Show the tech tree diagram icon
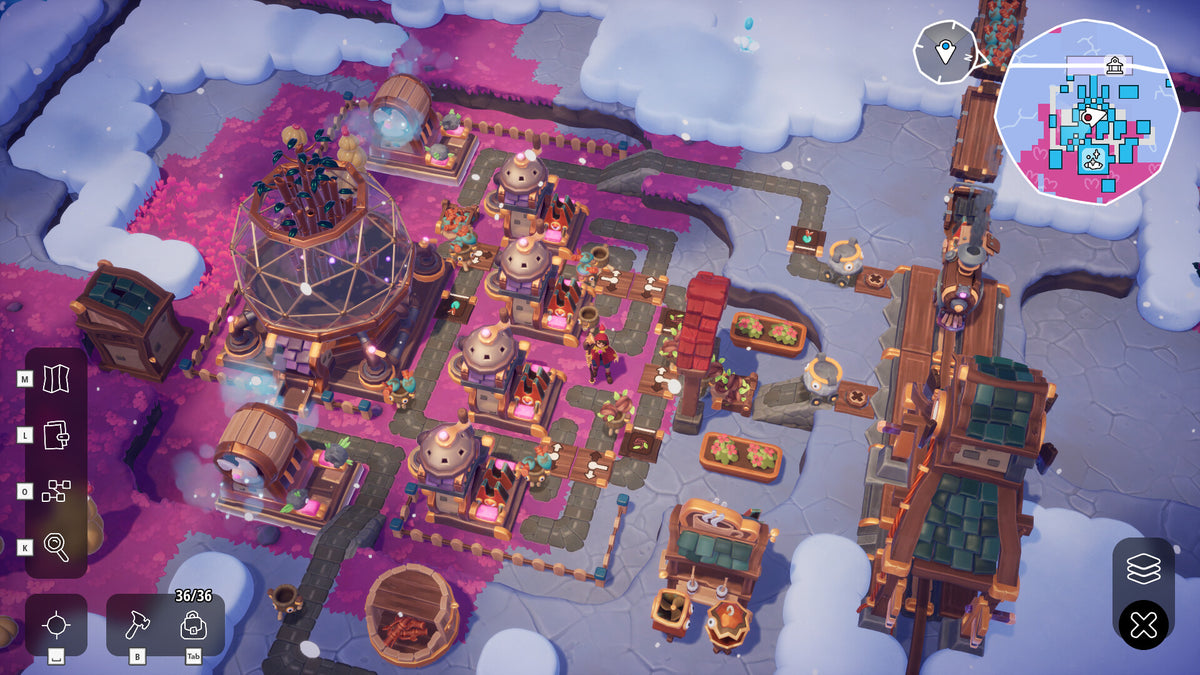The height and width of the screenshot is (675, 1200). pyautogui.click(x=57, y=490)
